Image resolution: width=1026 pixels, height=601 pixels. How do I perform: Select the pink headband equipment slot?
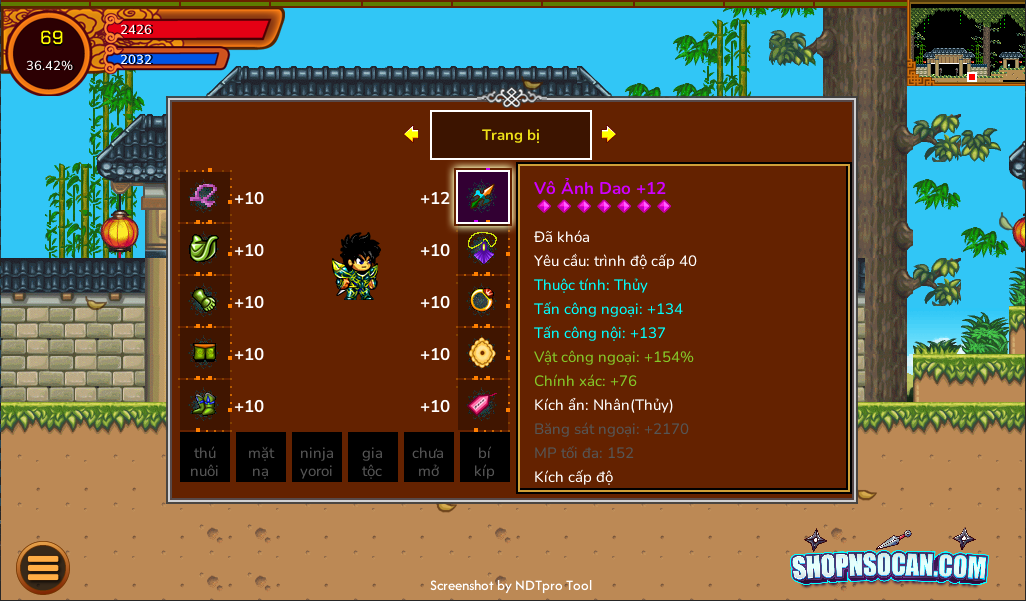(205, 197)
